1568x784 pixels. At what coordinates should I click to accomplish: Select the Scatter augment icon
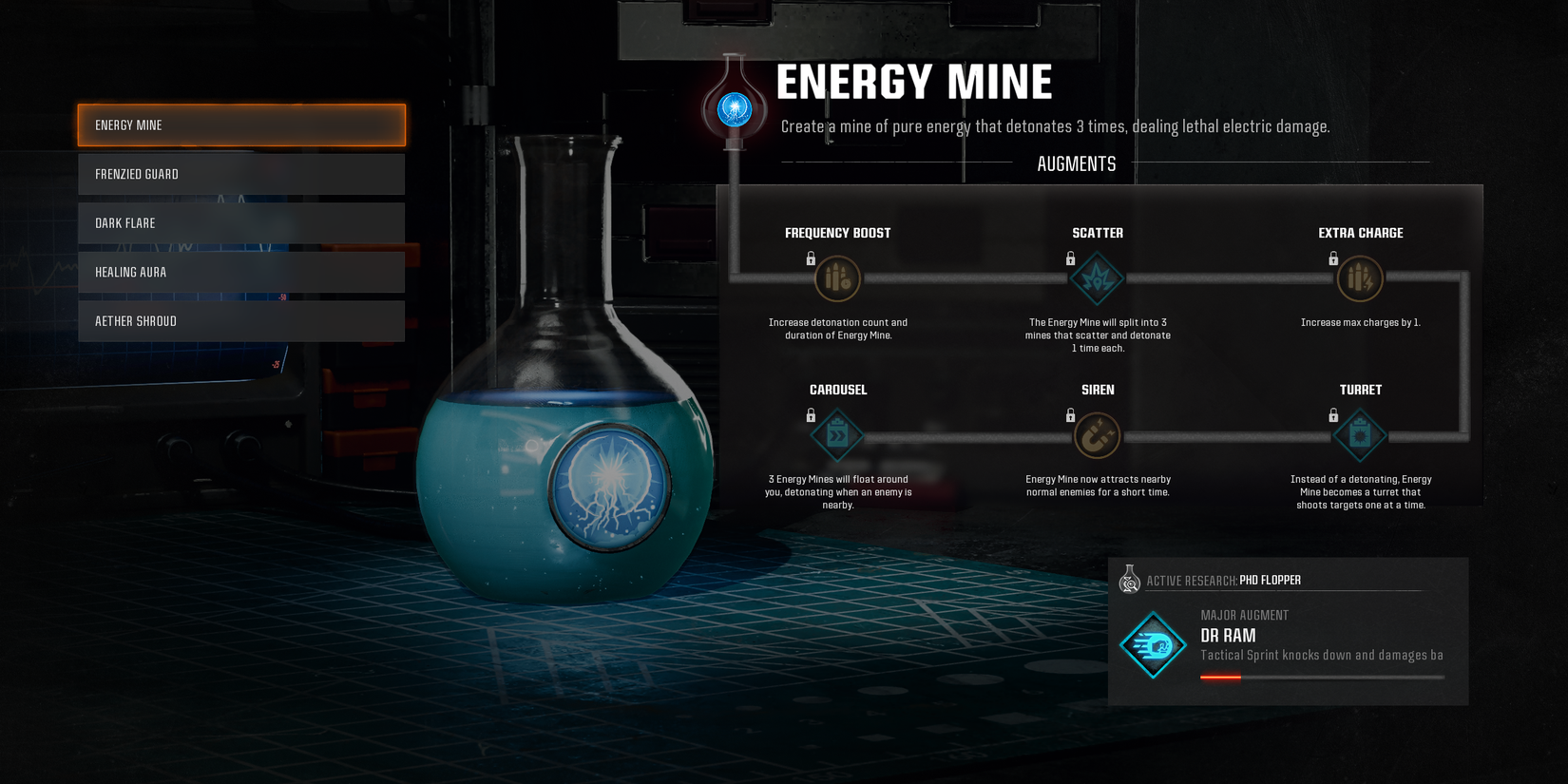tap(1098, 278)
